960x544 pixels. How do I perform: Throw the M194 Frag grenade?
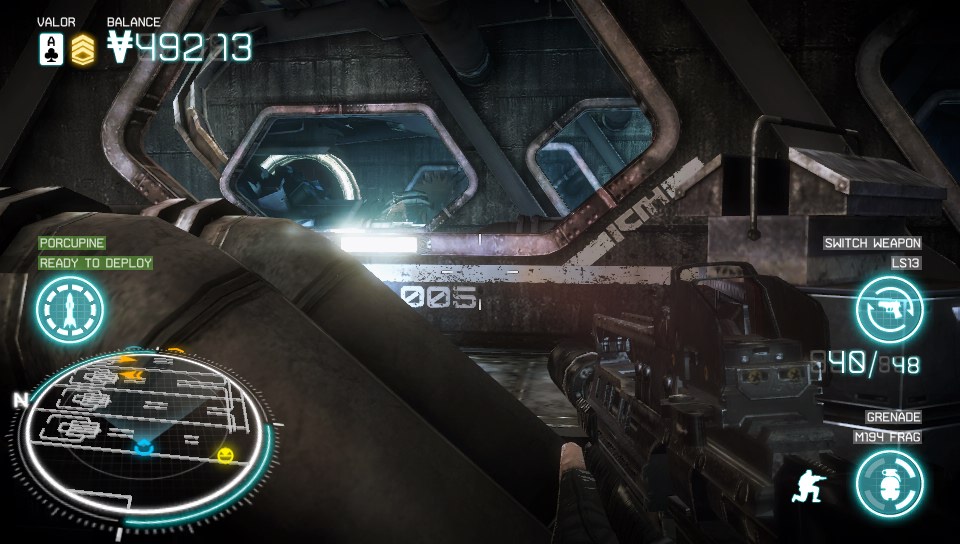click(889, 483)
